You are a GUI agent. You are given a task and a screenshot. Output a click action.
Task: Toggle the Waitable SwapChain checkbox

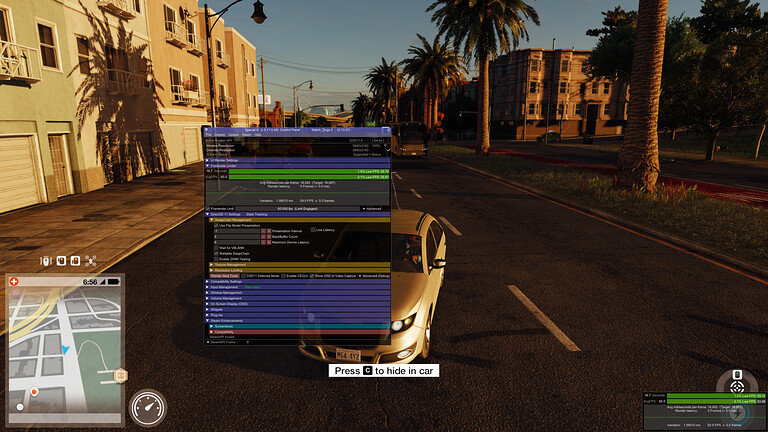tap(217, 253)
